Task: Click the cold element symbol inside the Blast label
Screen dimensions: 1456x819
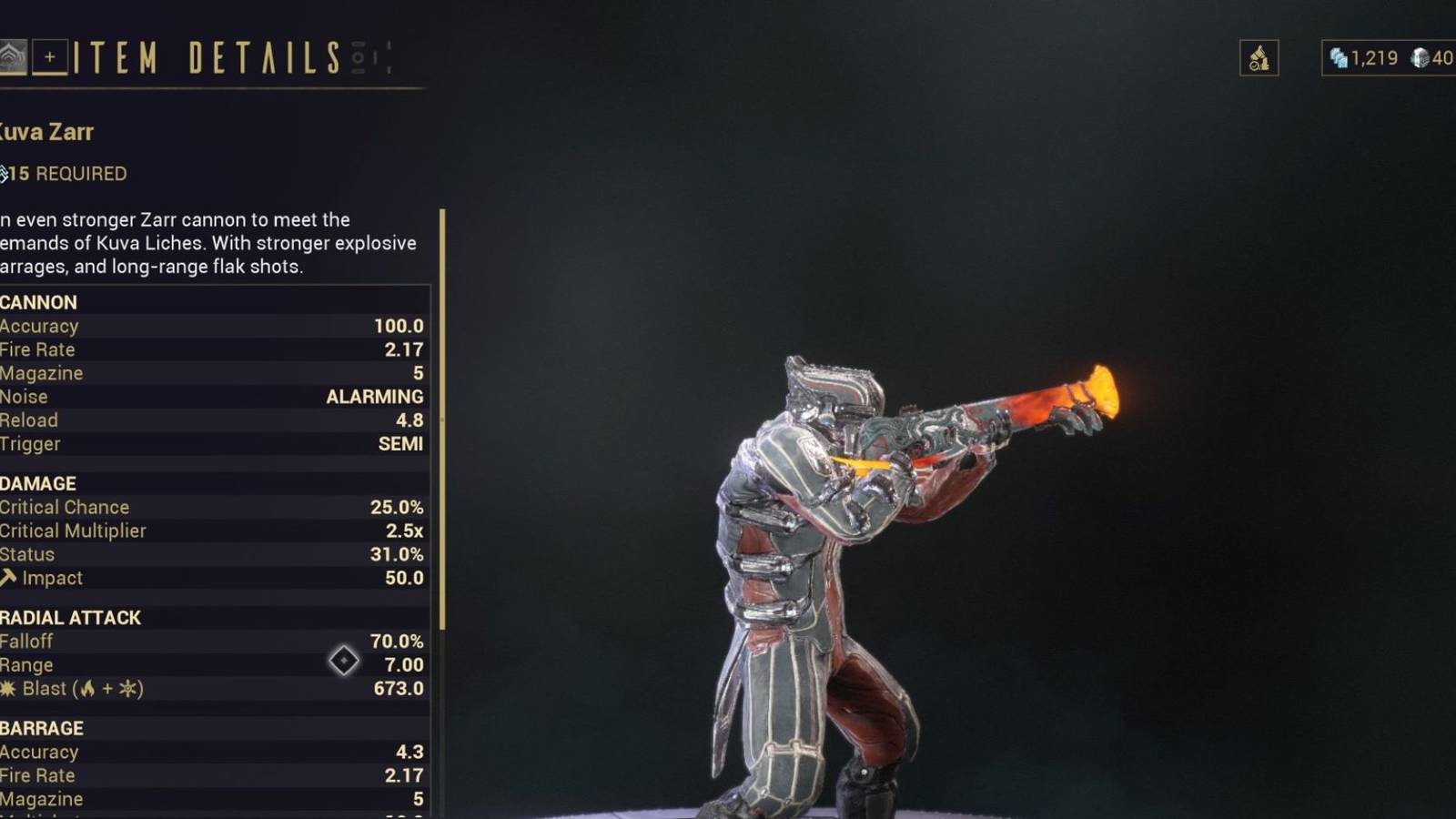Action: (126, 689)
